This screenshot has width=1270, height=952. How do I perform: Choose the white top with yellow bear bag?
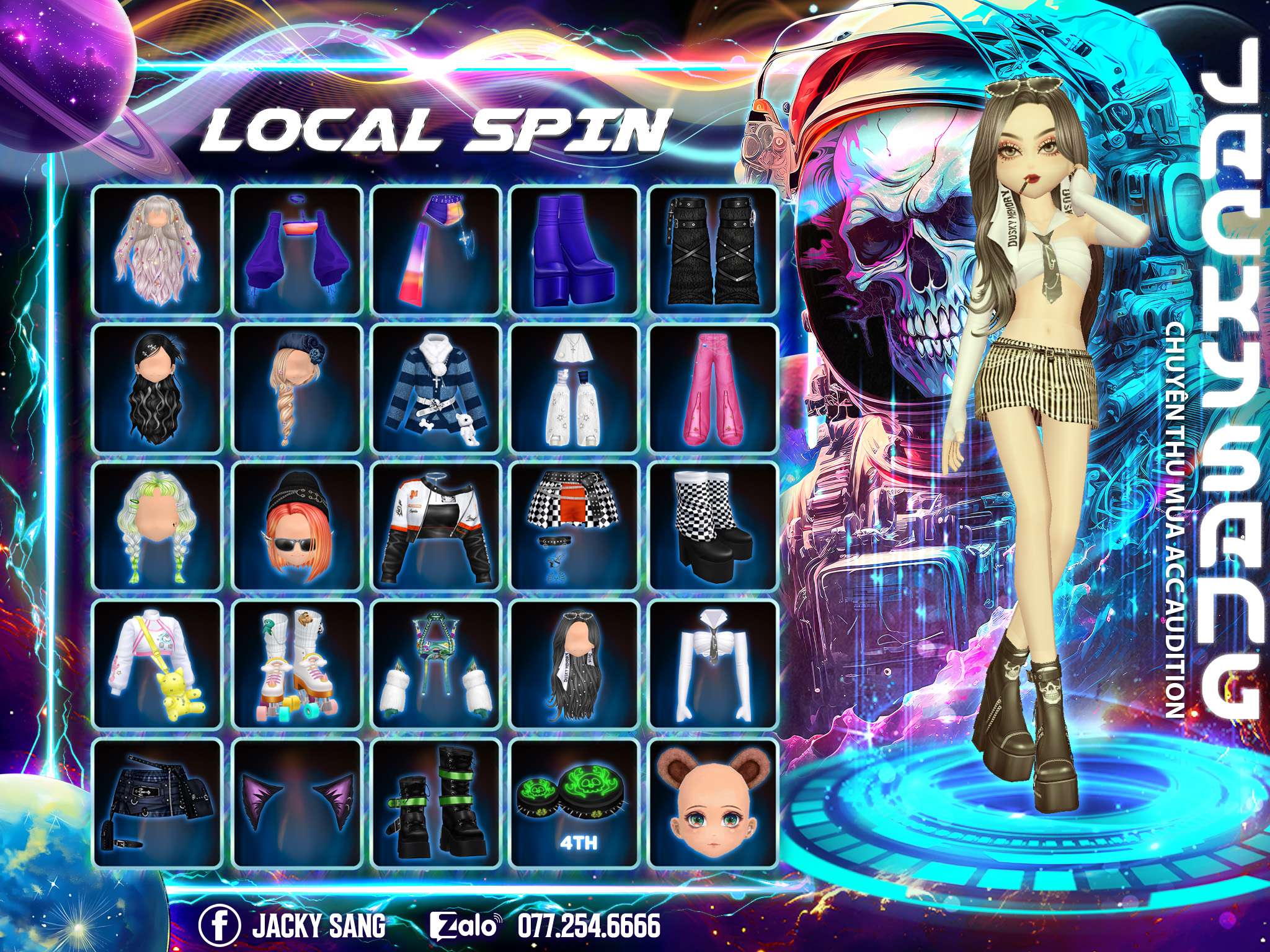point(157,664)
